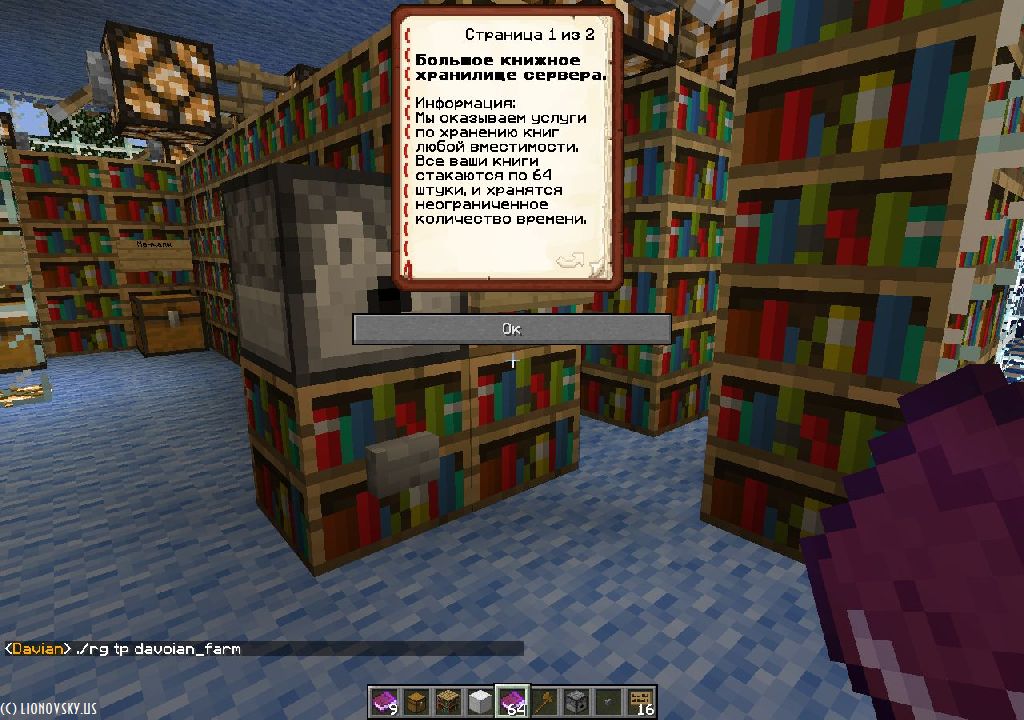Select the stack of 9 enchanted books
Screen dimensions: 1024x720
pyautogui.click(x=385, y=702)
